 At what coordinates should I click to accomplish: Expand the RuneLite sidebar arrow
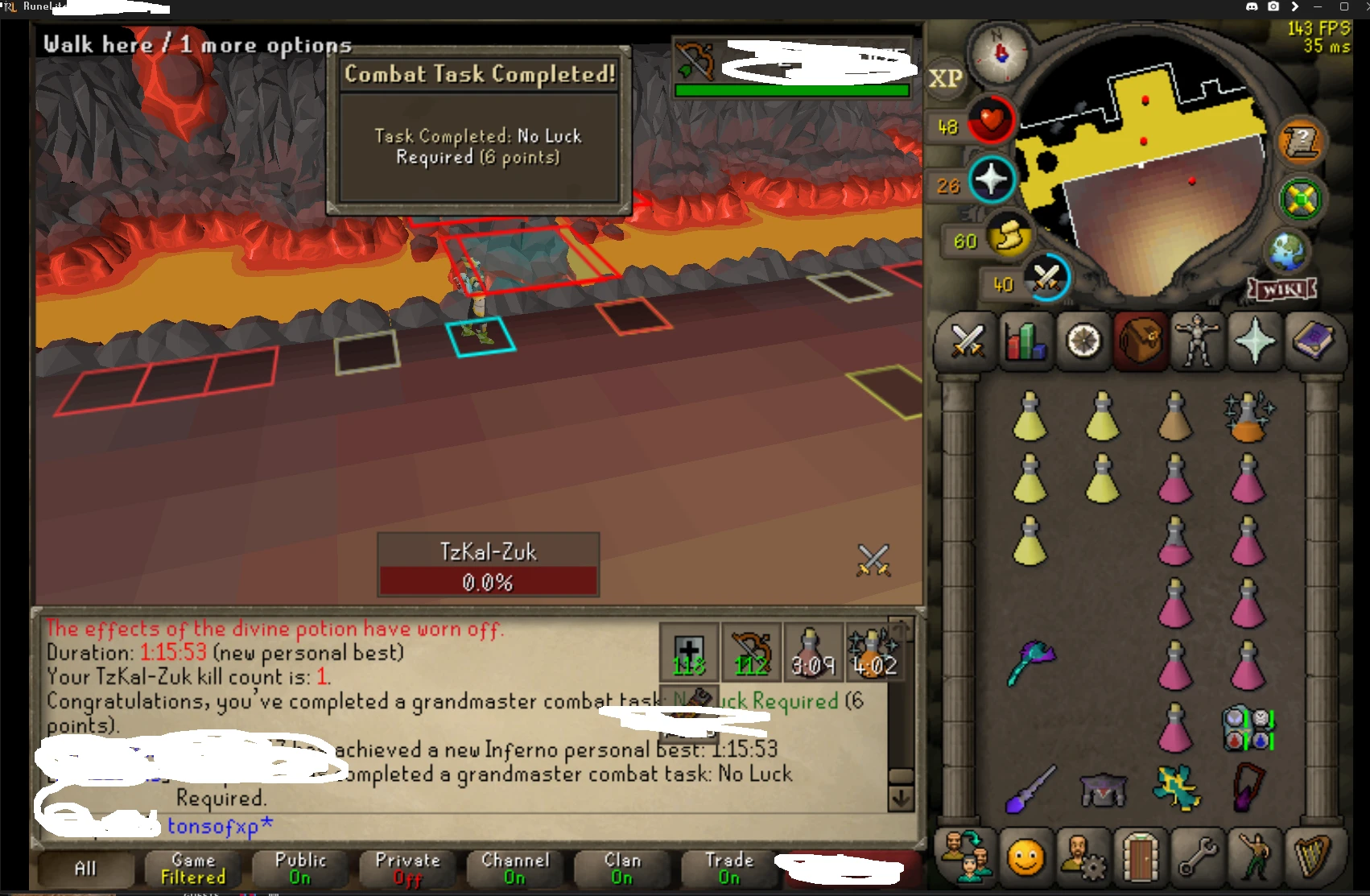(1295, 6)
